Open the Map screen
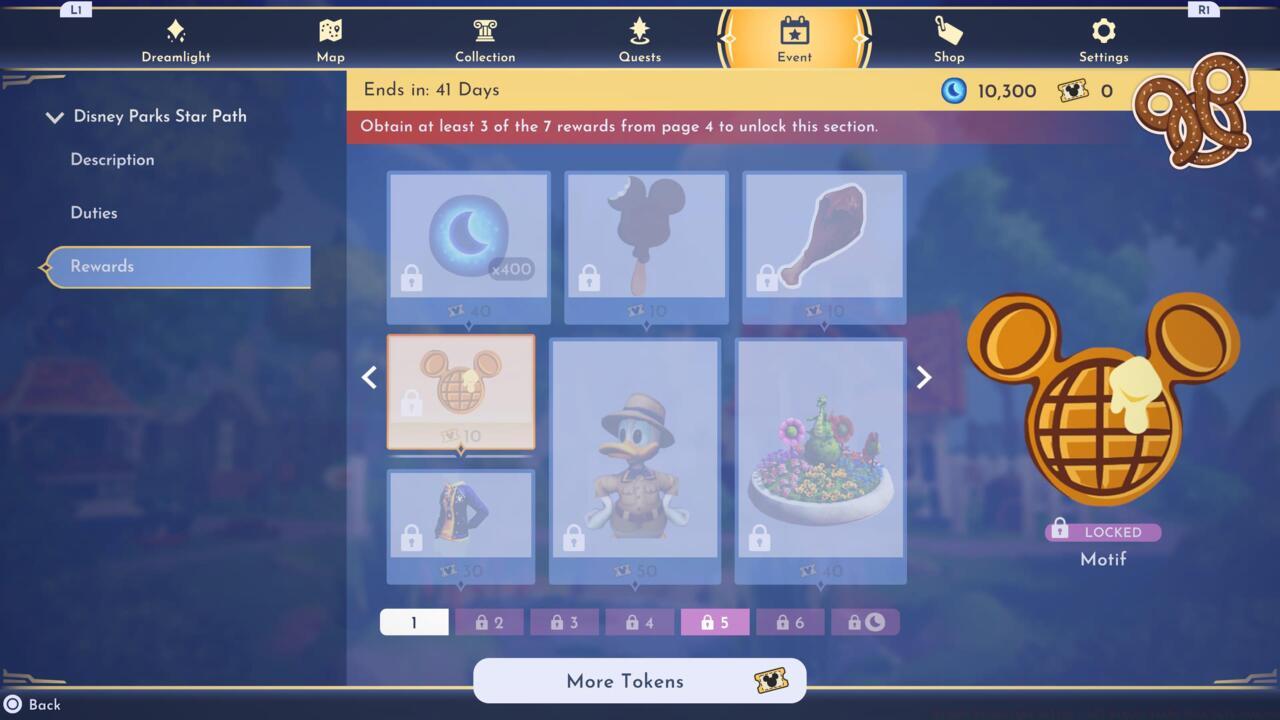Viewport: 1280px width, 720px height. pyautogui.click(x=330, y=38)
